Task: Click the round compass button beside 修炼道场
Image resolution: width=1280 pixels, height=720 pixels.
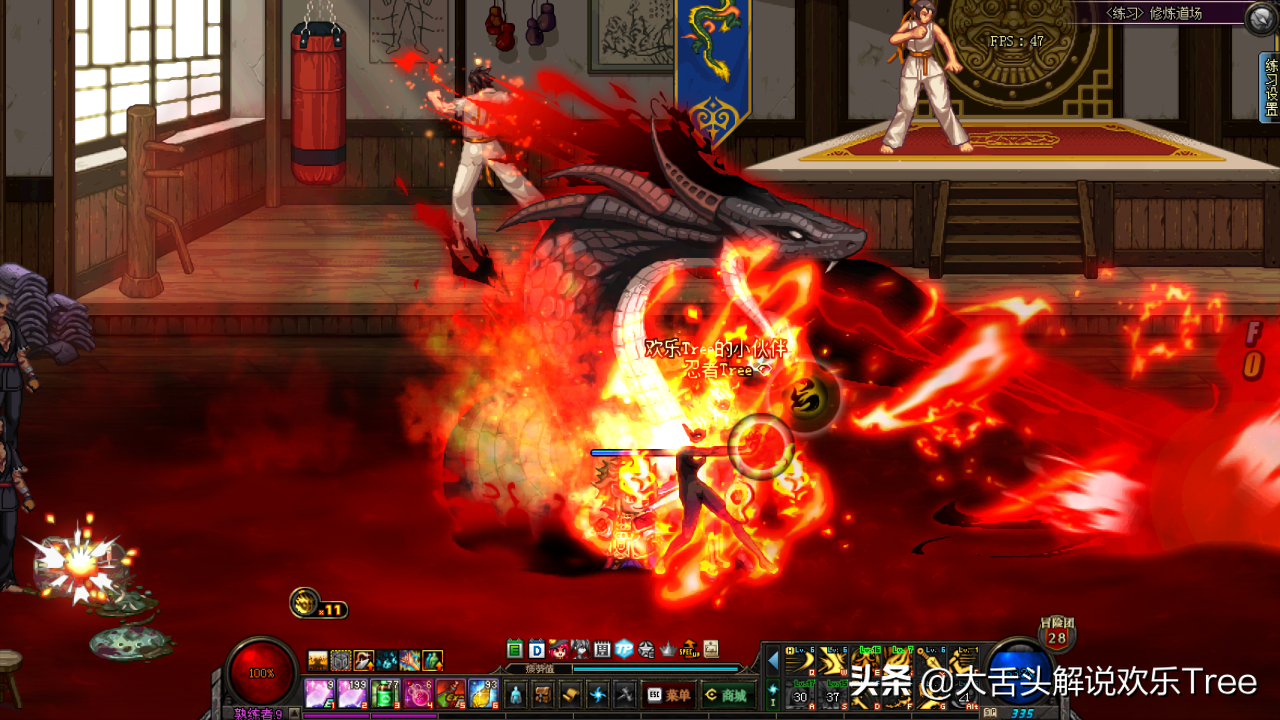Action: (x=1260, y=17)
